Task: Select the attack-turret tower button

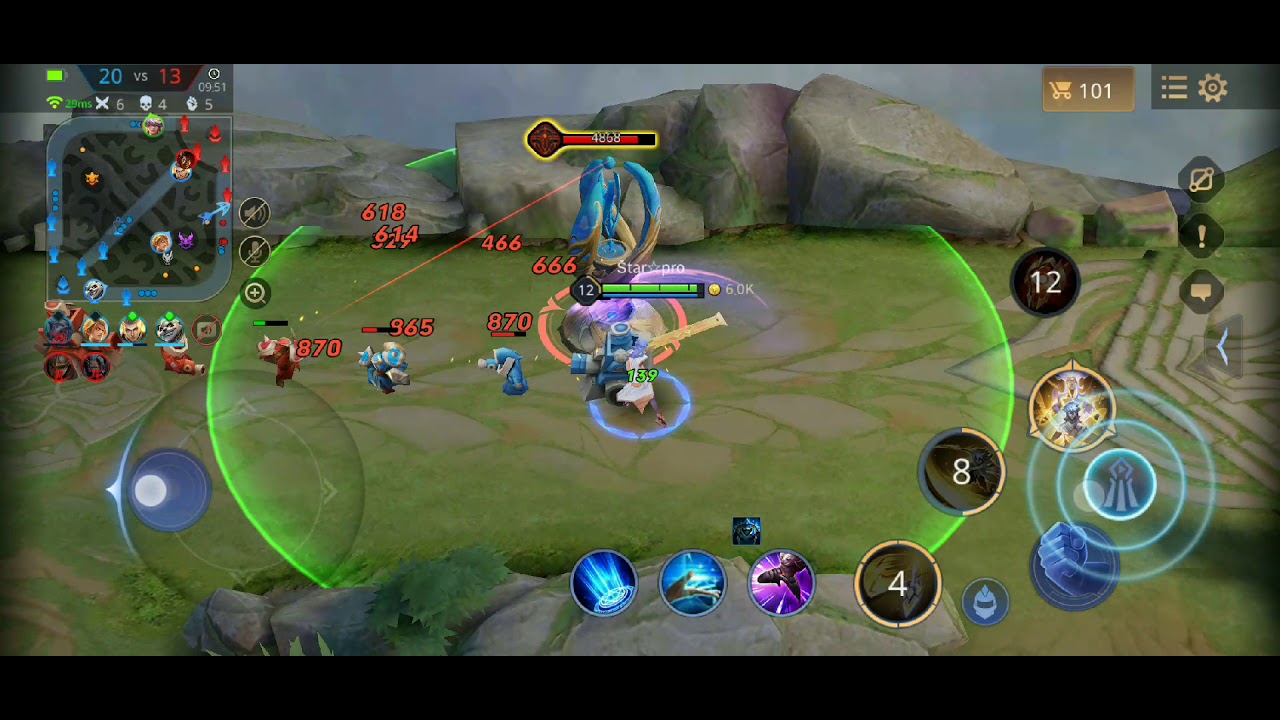Action: [1119, 486]
